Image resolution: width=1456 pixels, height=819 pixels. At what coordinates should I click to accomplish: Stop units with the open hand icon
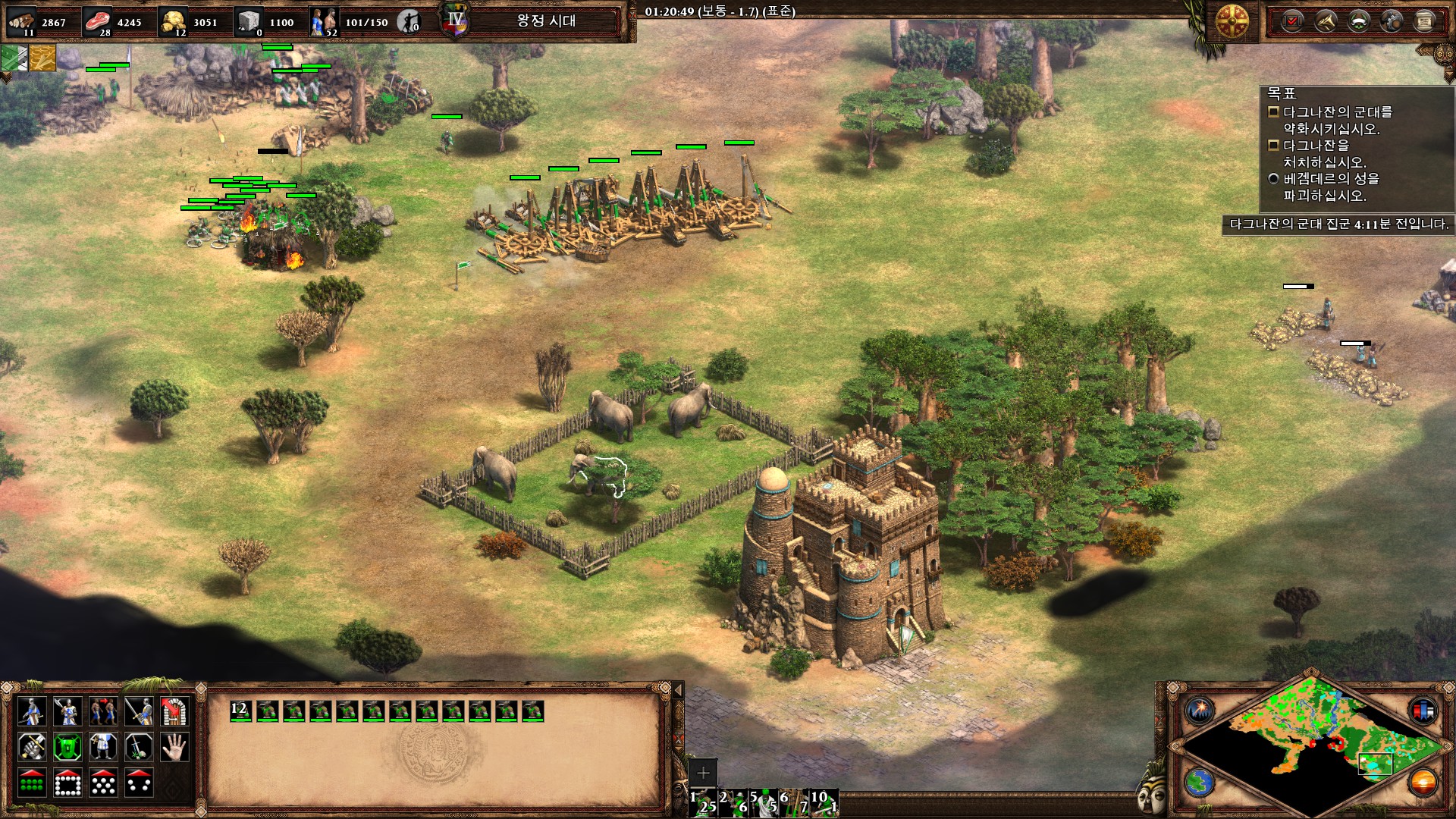pos(174,747)
